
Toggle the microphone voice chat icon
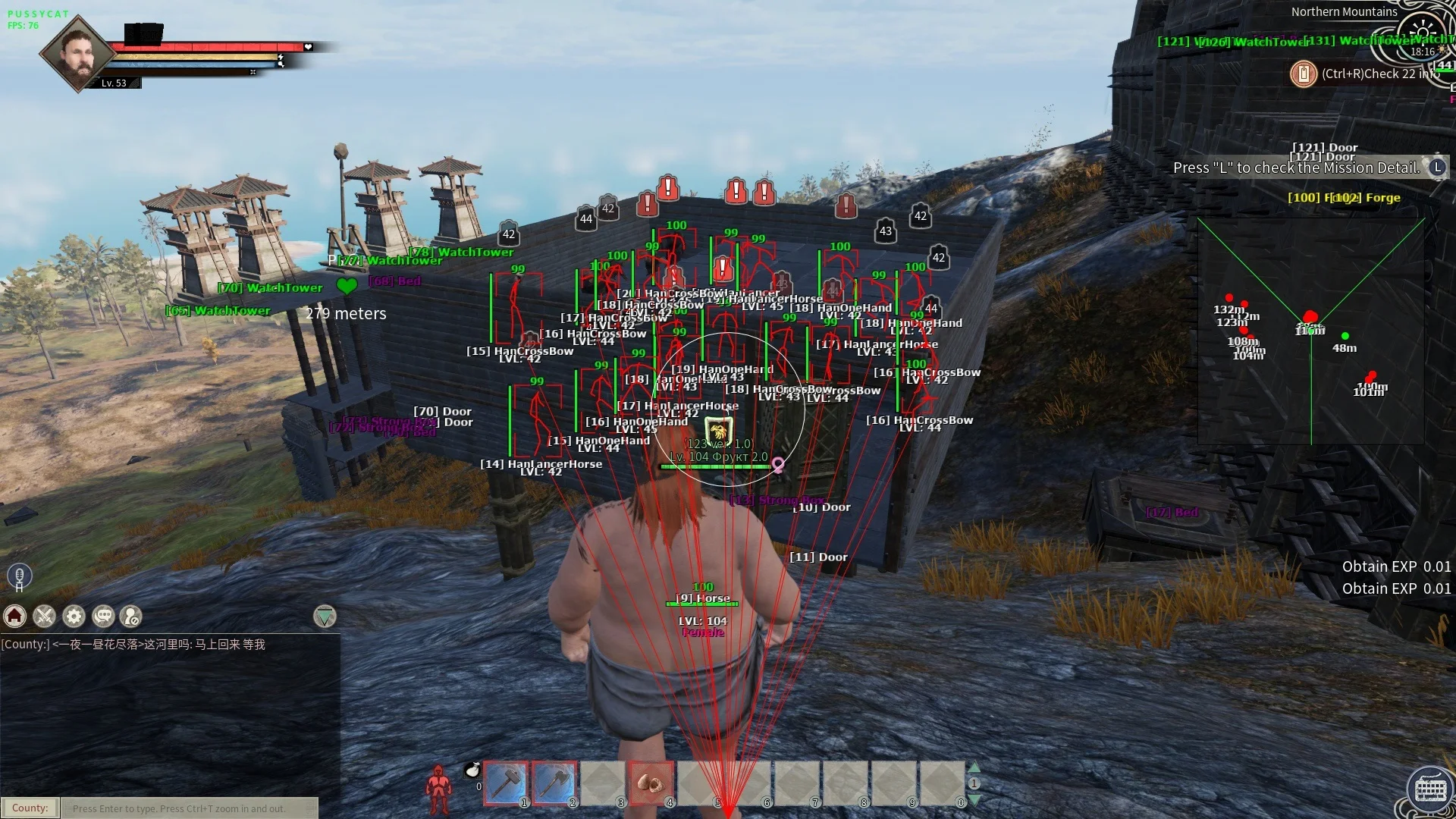point(20,576)
